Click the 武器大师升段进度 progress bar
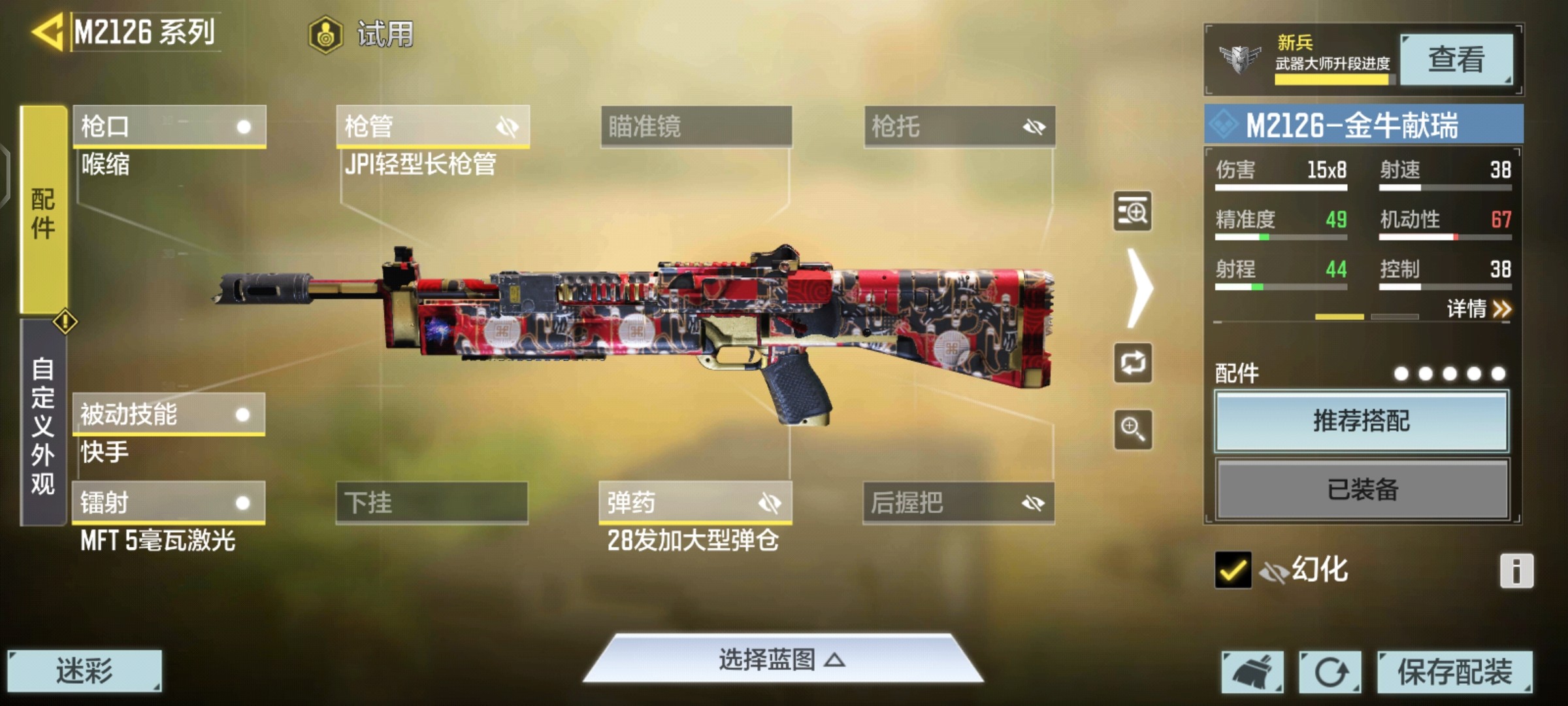Viewport: 1568px width, 706px height. 1333,80
